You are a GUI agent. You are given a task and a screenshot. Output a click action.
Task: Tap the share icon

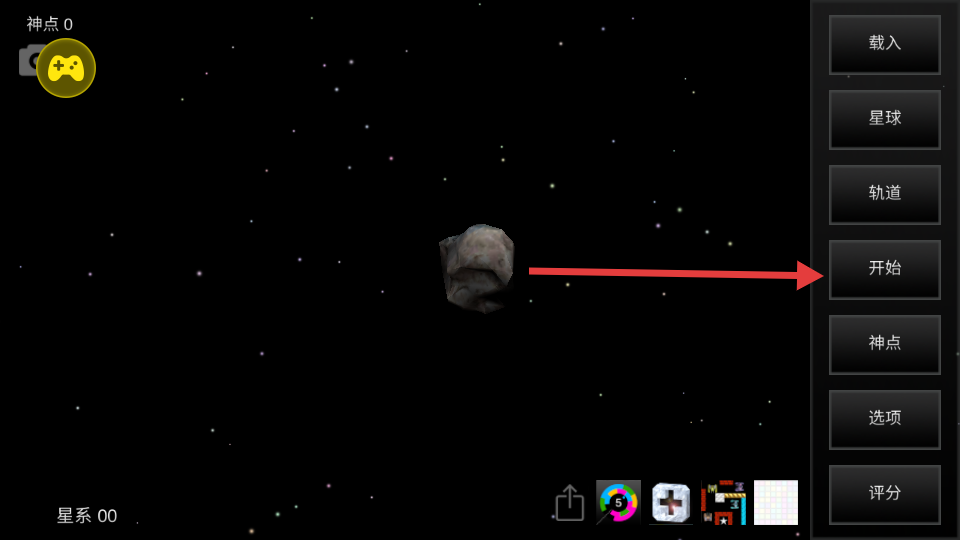(x=569, y=502)
